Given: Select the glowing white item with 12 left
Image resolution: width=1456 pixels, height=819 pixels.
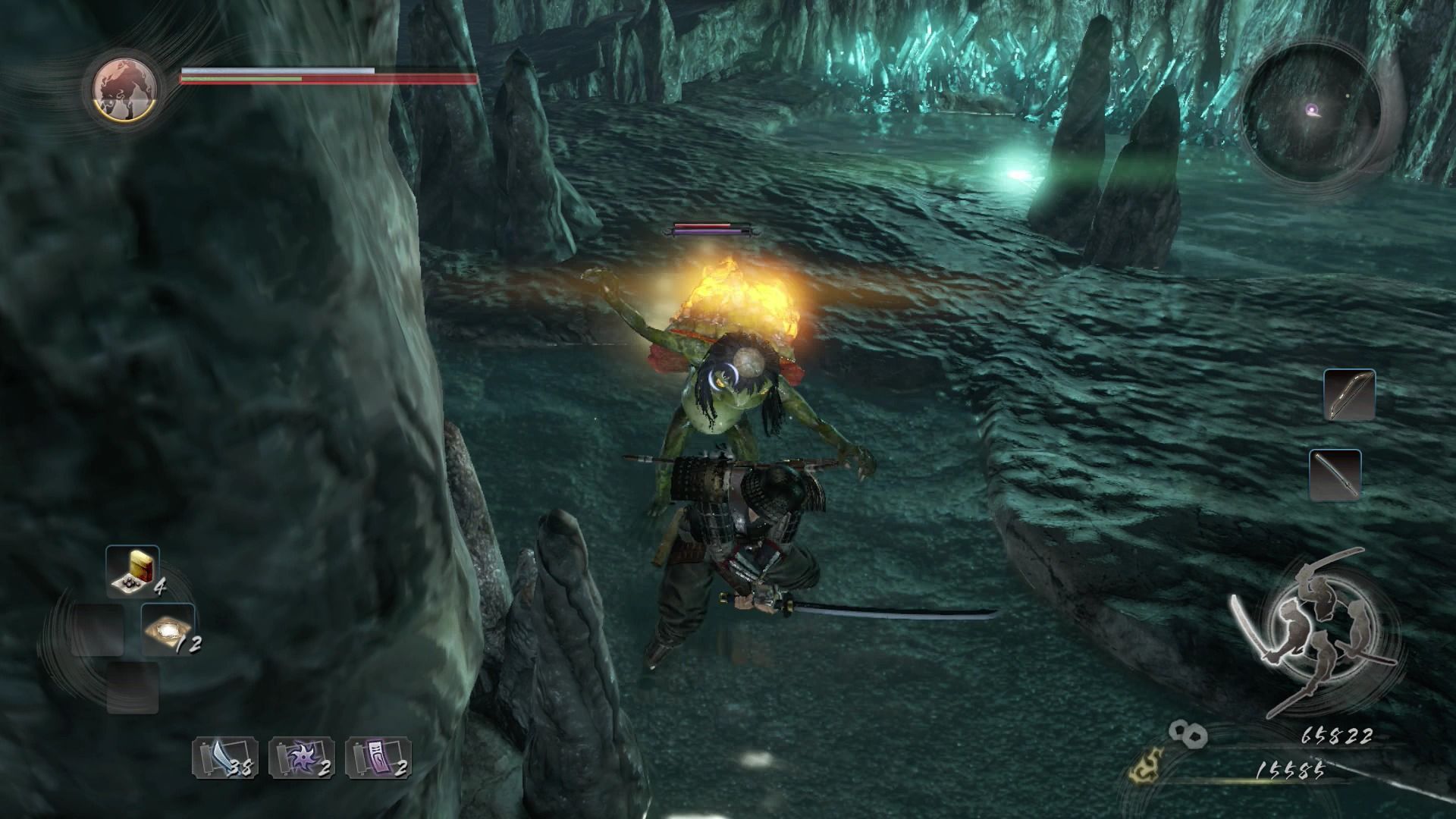Looking at the screenshot, I should click(168, 629).
